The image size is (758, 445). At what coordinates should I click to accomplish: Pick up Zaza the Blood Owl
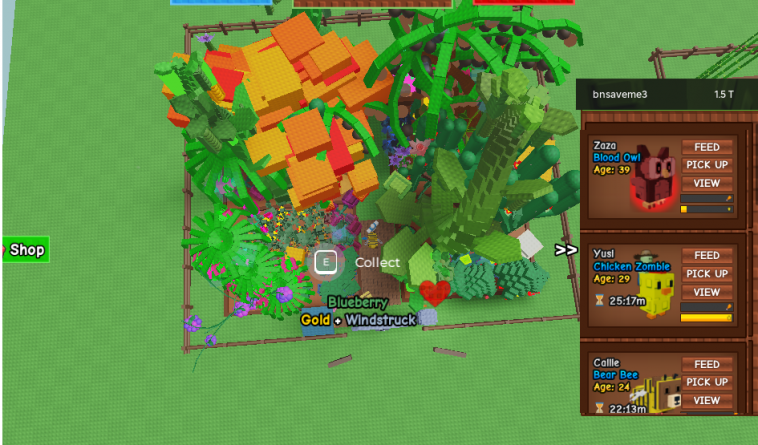point(706,165)
